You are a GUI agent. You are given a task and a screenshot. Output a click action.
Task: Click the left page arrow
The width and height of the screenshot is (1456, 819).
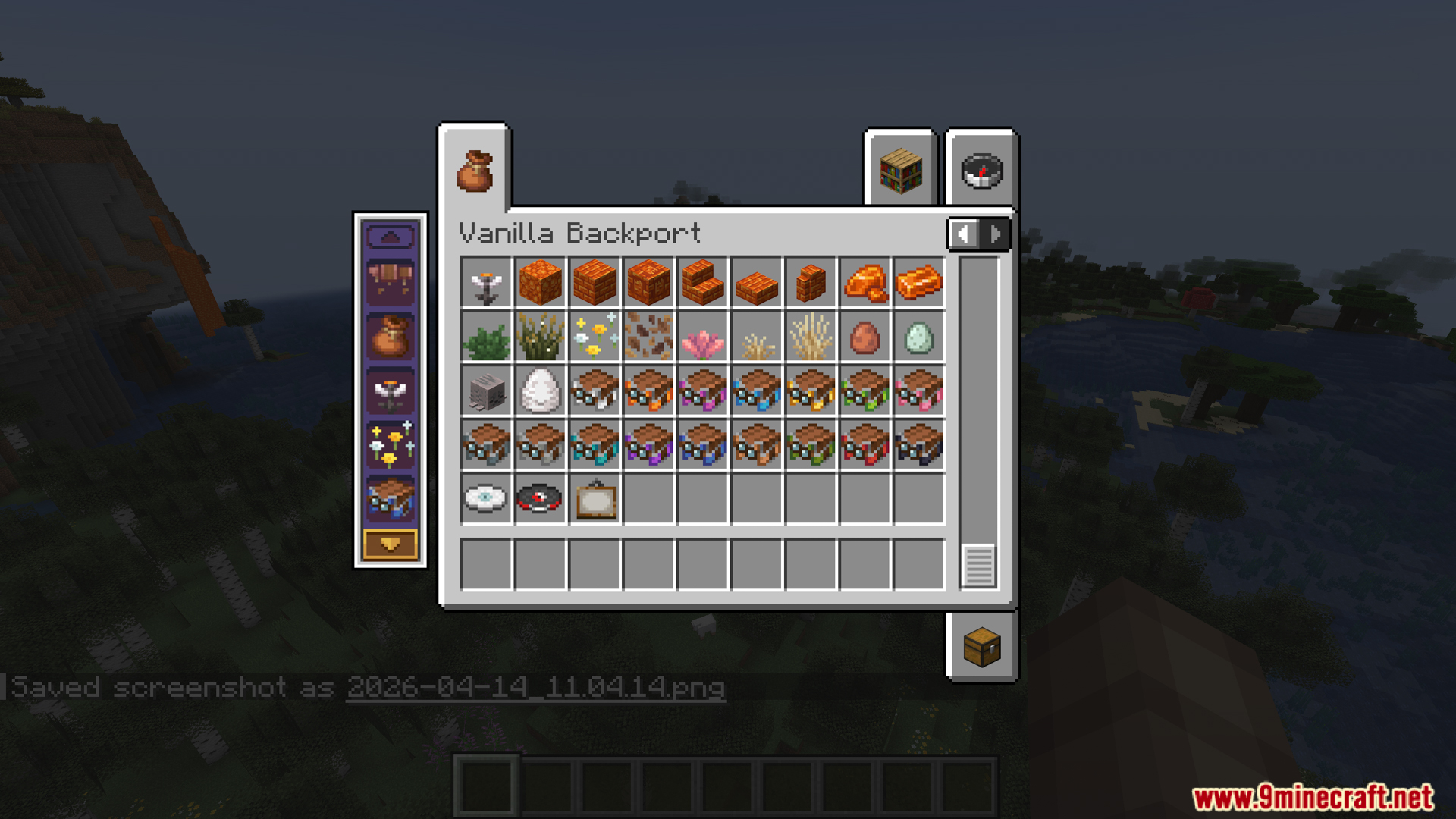point(964,234)
